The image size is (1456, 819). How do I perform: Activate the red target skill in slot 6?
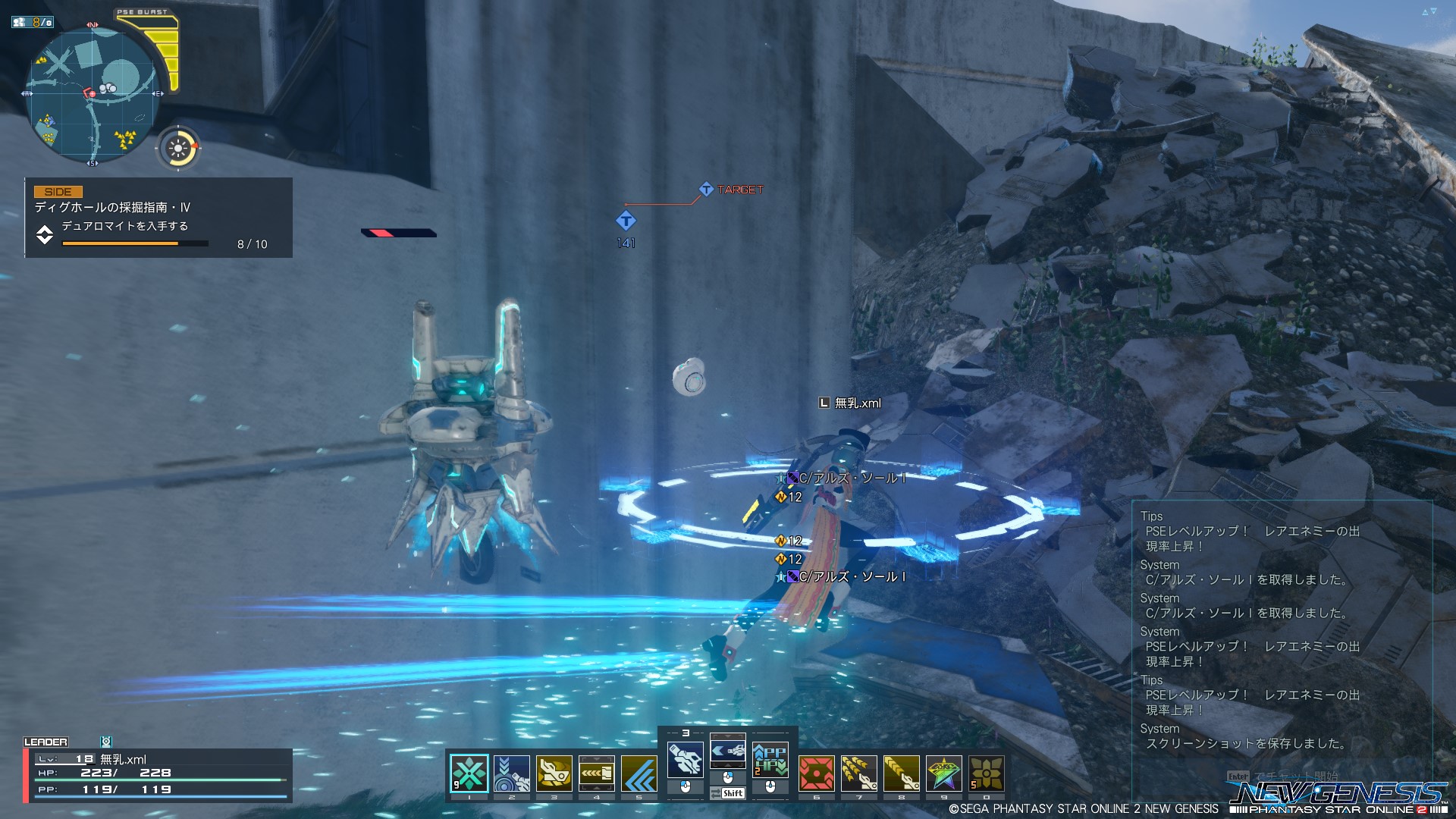817,773
